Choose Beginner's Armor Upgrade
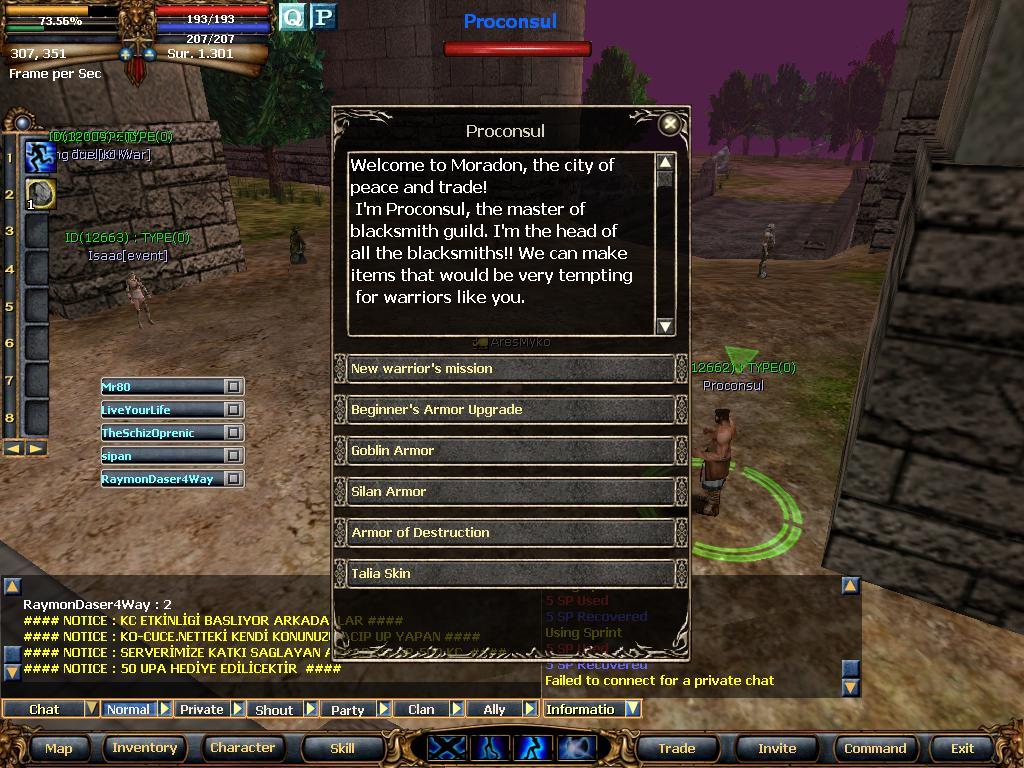Screen dimensions: 1024x768 (510, 410)
